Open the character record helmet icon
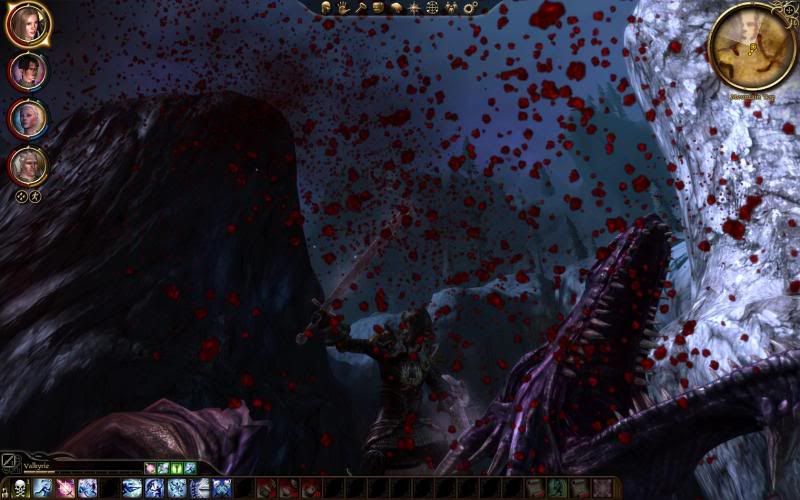This screenshot has width=800, height=500. [x=327, y=8]
